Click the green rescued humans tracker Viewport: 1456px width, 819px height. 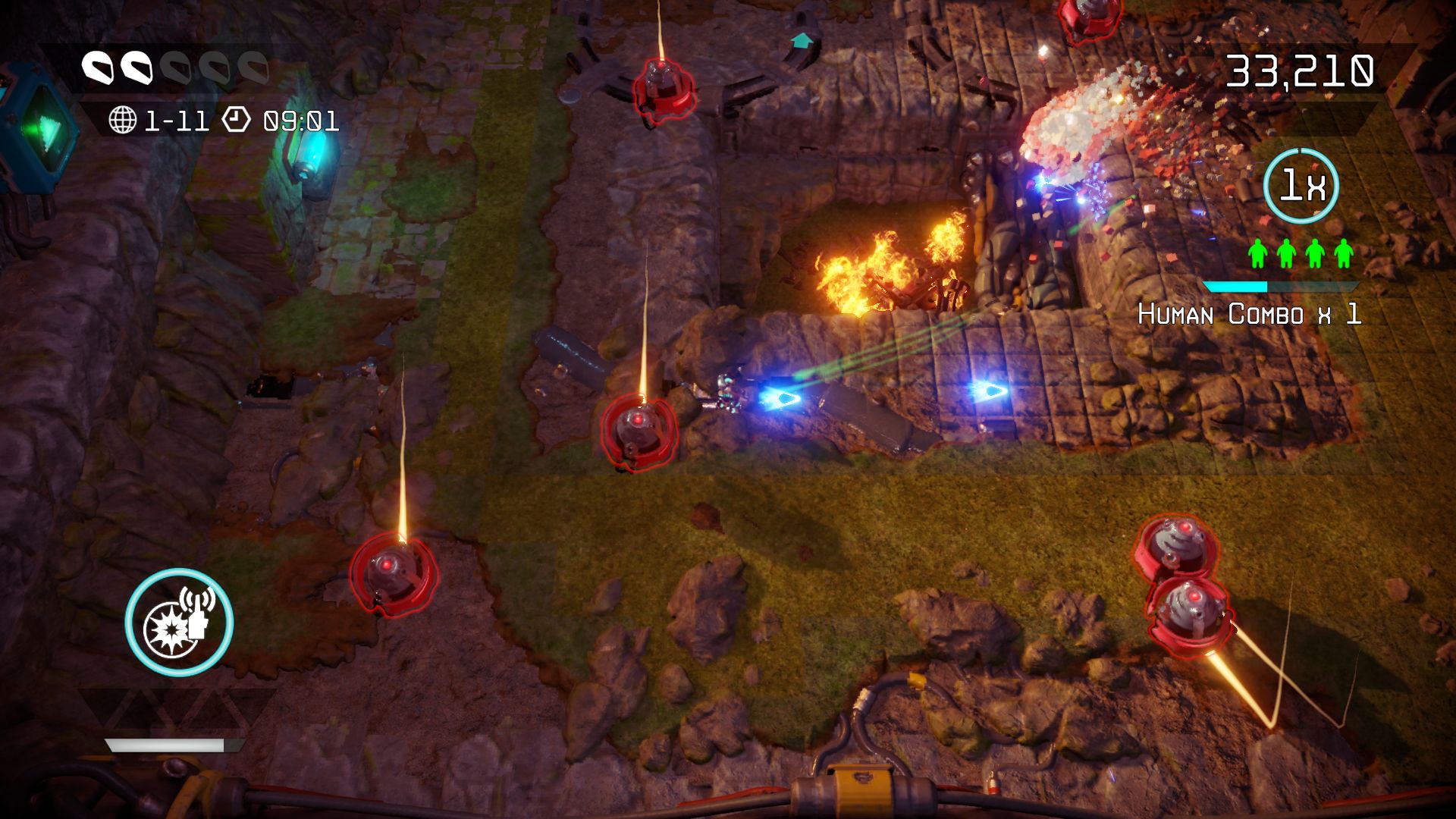(1301, 253)
